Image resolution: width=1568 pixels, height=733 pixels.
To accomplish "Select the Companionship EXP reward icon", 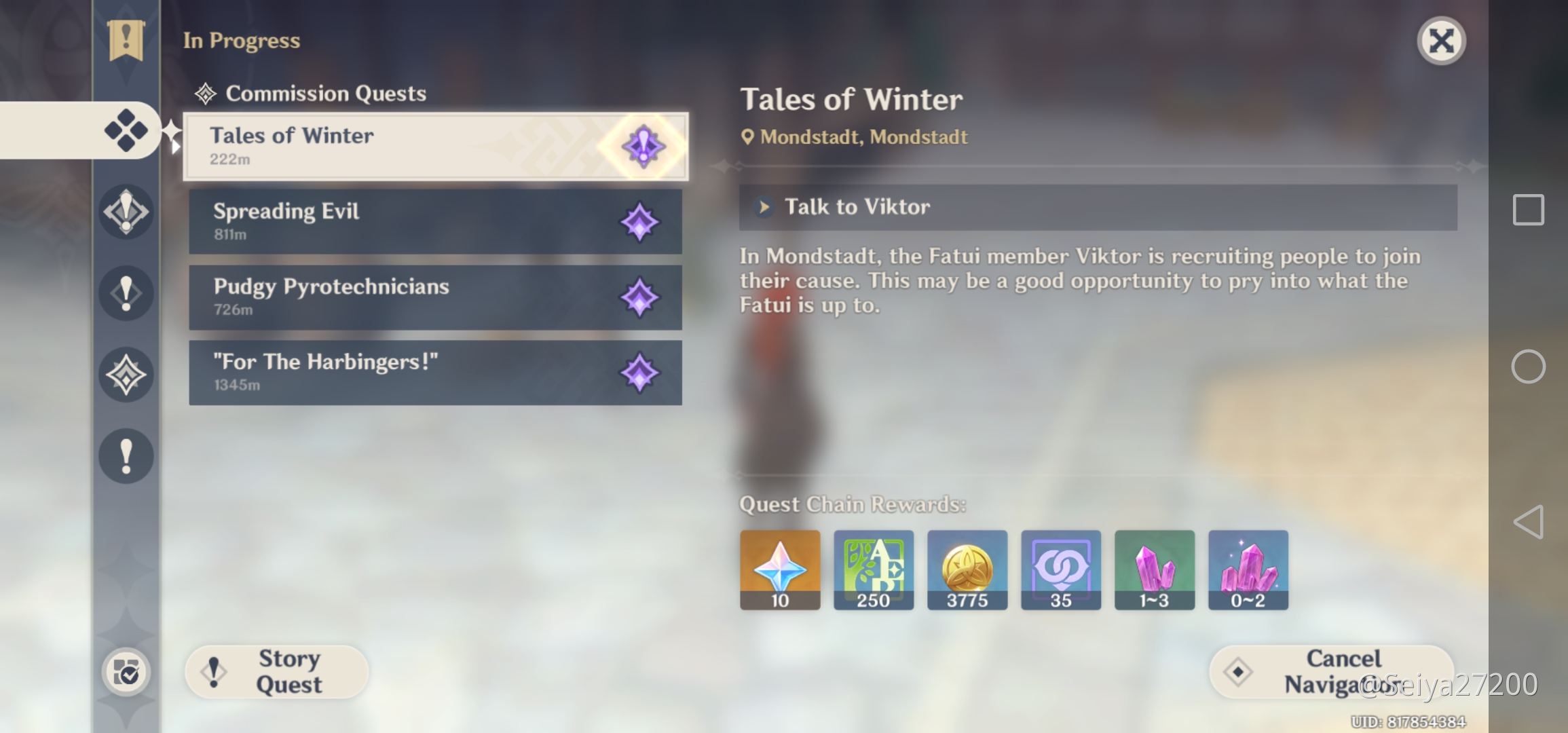I will tap(1061, 570).
